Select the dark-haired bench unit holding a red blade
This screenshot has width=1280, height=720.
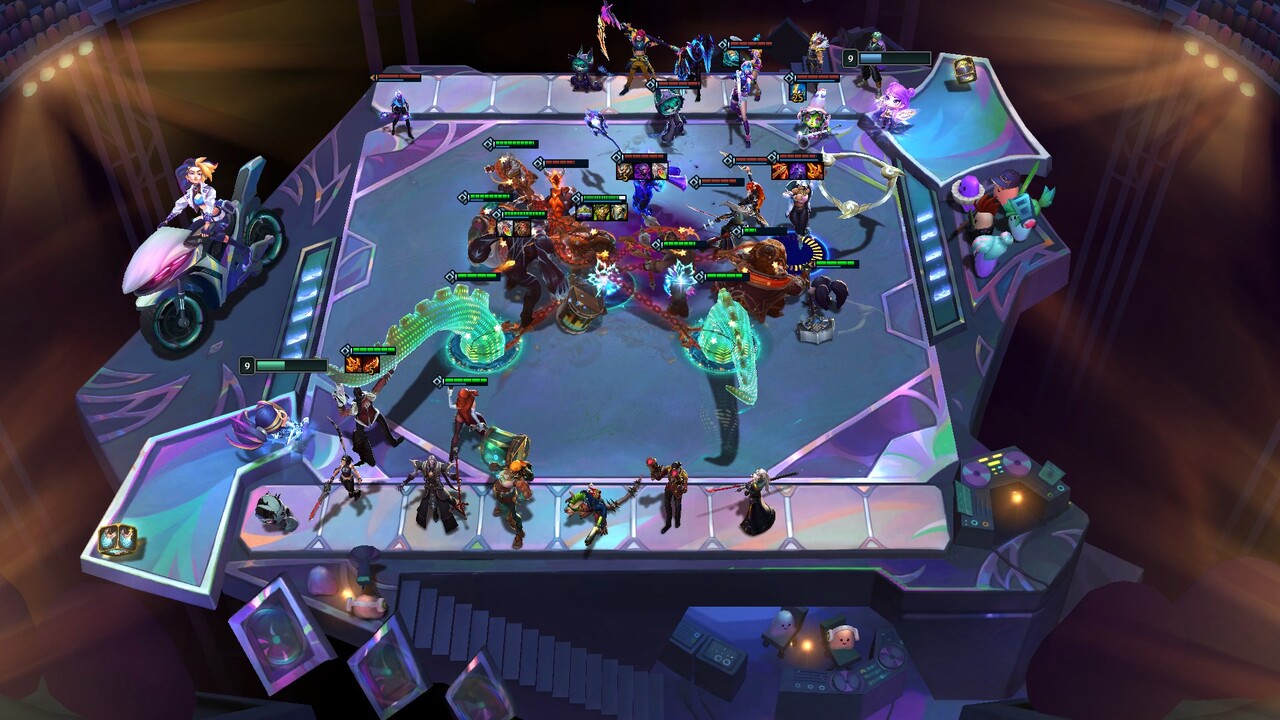coord(344,480)
